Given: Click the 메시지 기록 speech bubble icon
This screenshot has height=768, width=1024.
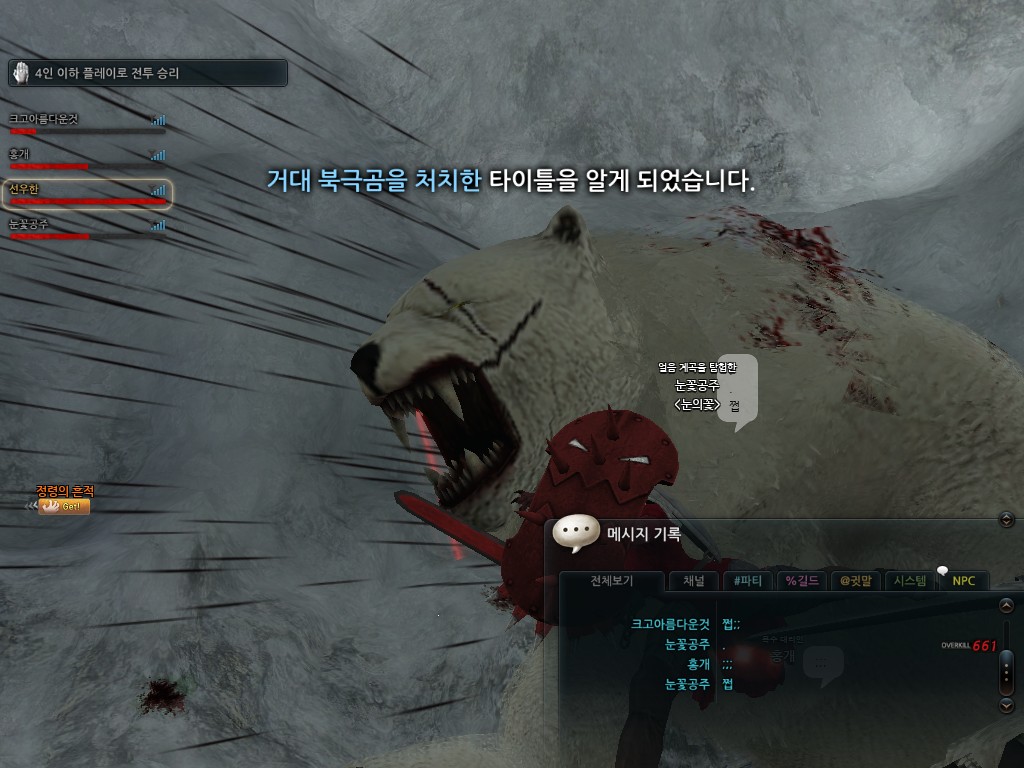Looking at the screenshot, I should pos(576,534).
